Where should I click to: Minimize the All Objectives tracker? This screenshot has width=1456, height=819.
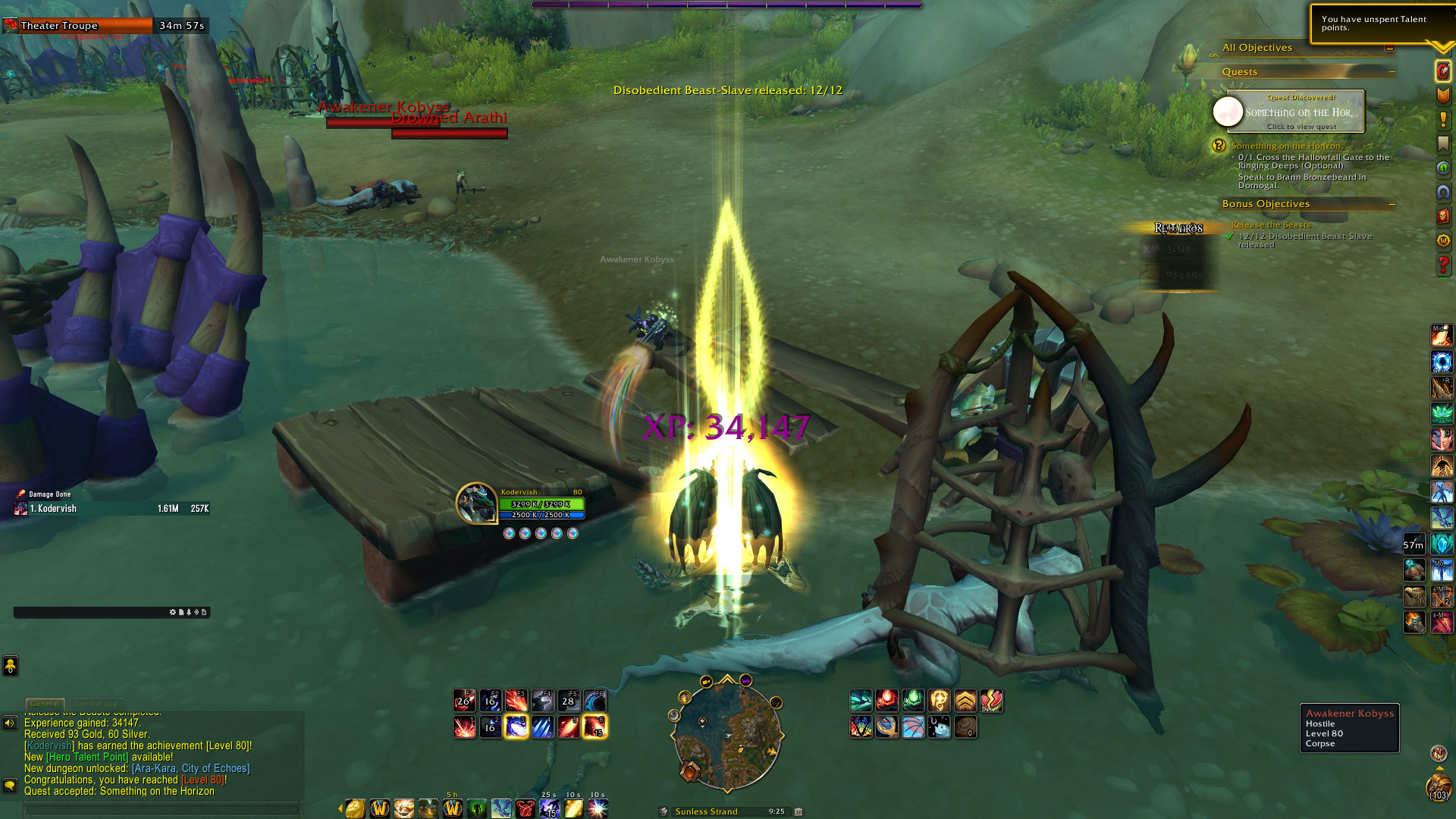pos(1389,49)
